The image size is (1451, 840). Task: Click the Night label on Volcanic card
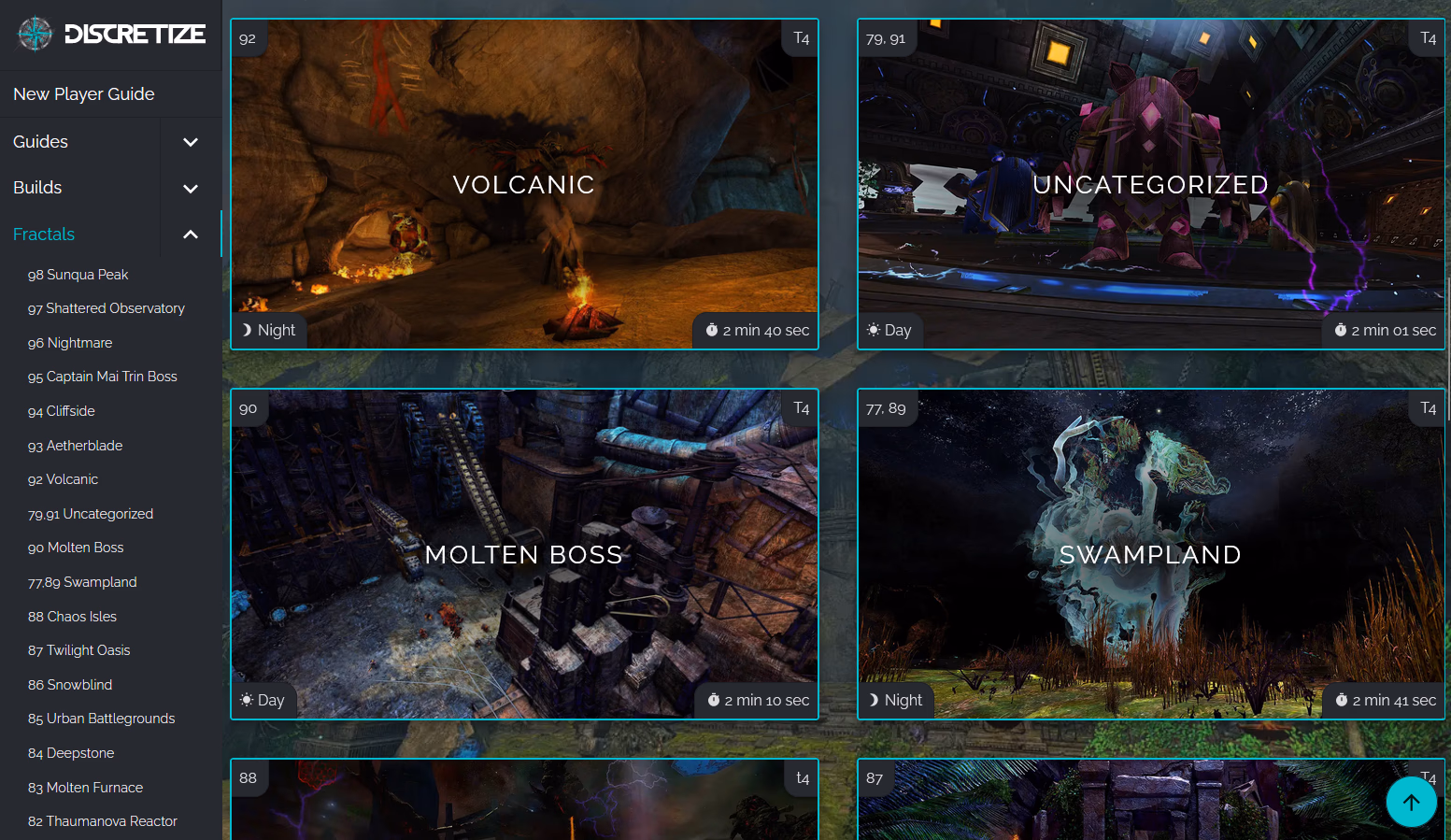(276, 329)
